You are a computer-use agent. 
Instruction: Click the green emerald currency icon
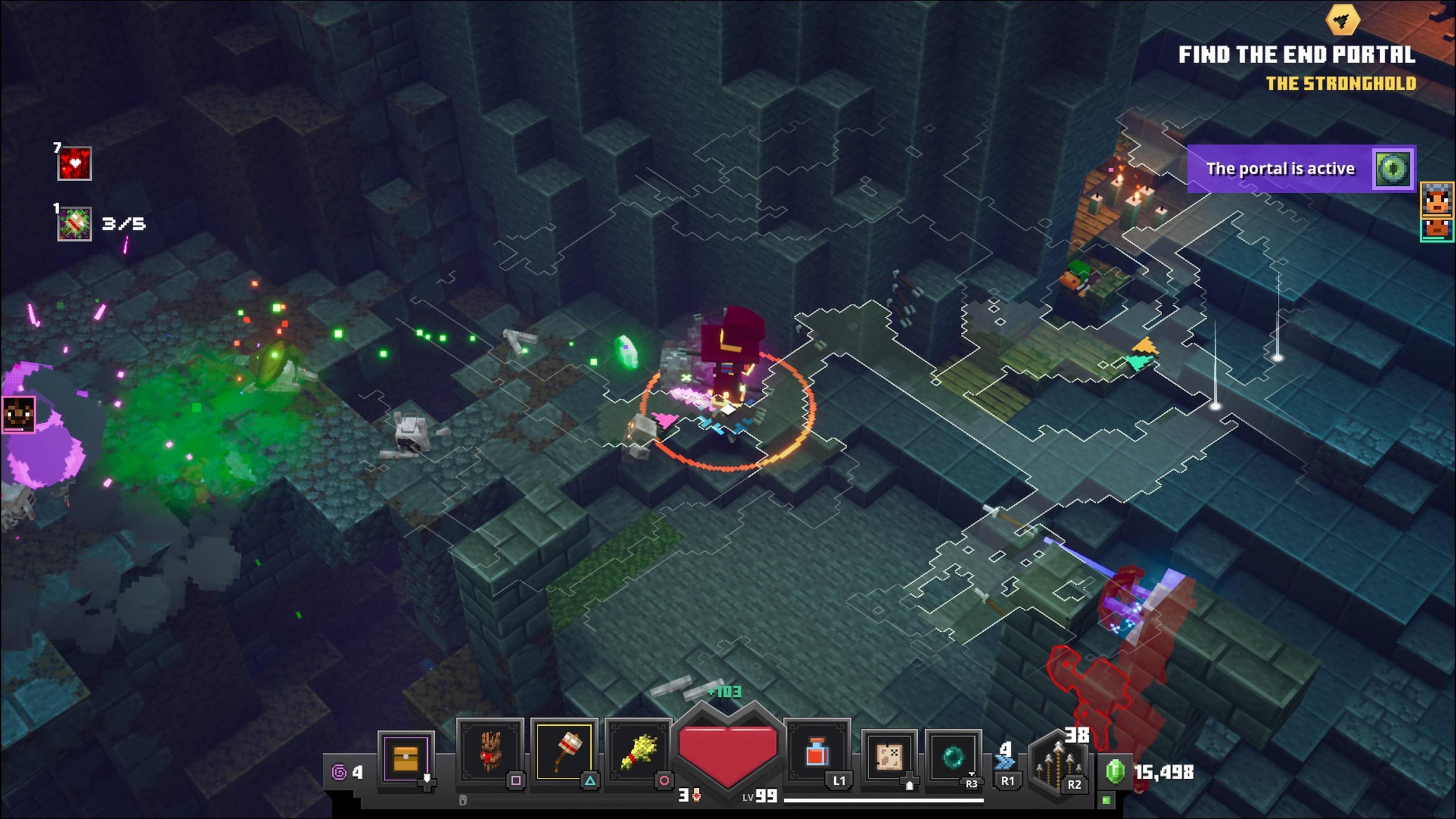[1115, 772]
